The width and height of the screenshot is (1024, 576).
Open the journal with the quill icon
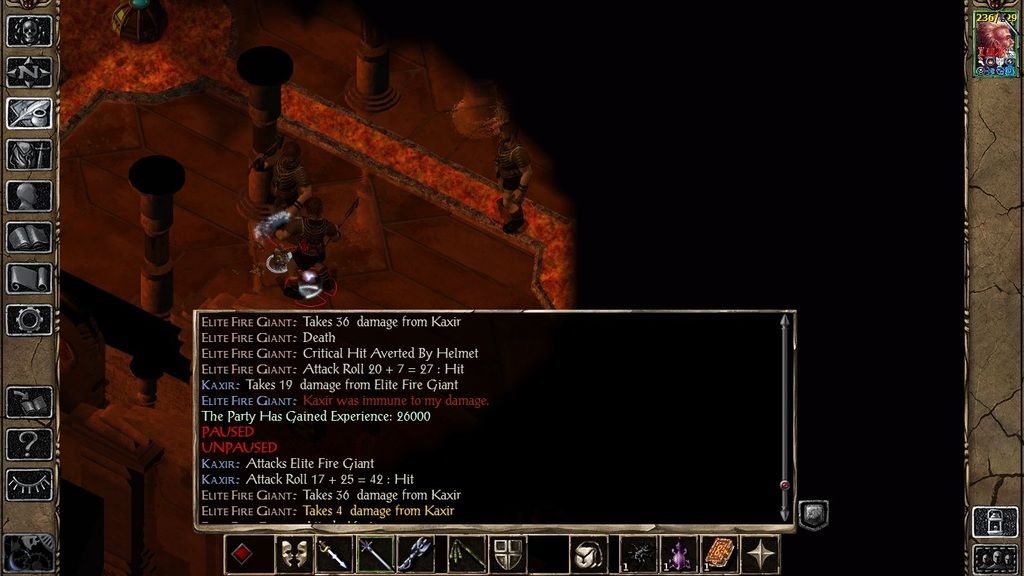click(x=29, y=113)
